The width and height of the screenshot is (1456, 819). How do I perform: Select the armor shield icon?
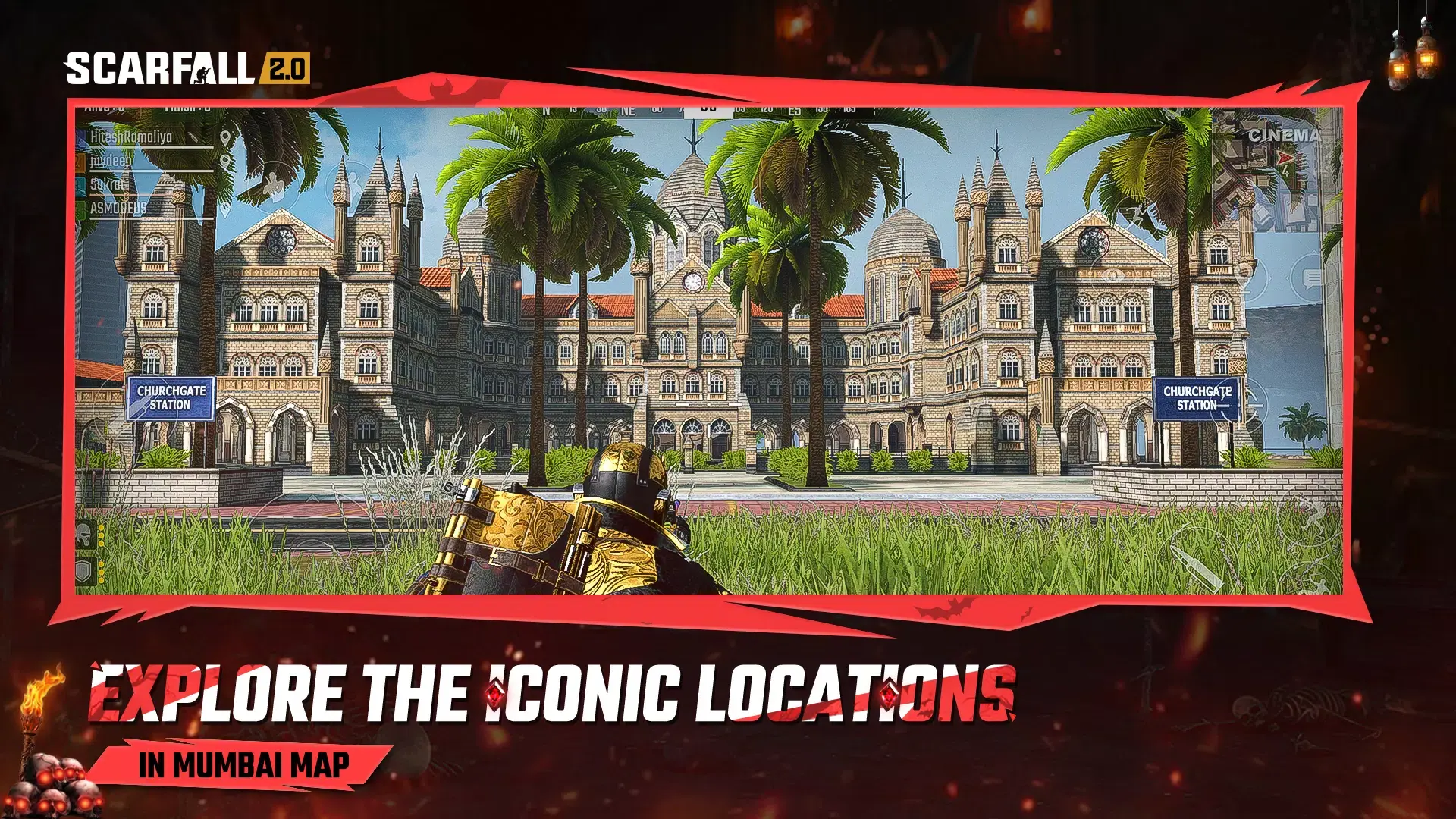(83, 570)
